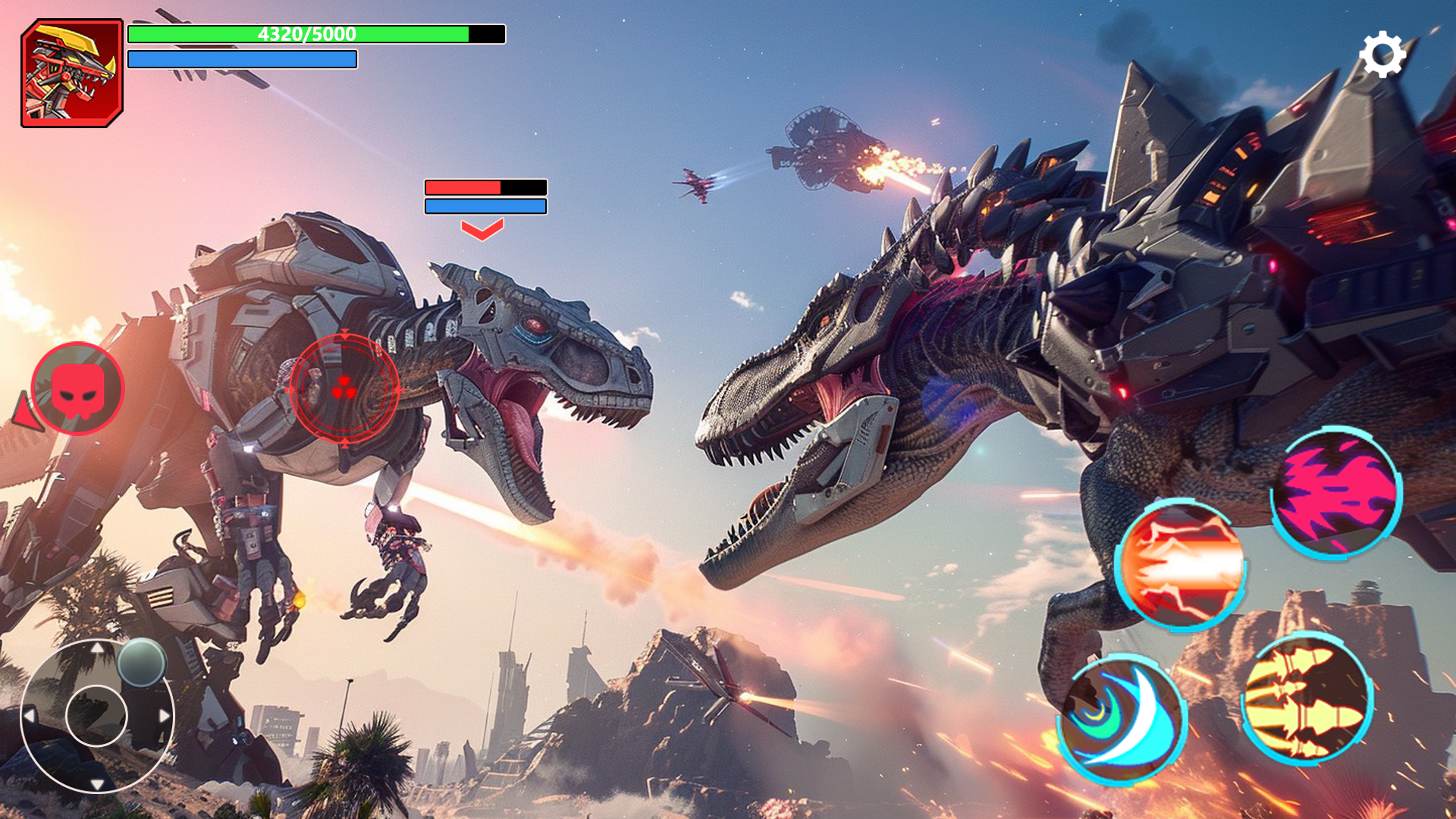The width and height of the screenshot is (1456, 819).
Task: Open the settings gear menu
Action: coord(1382,55)
